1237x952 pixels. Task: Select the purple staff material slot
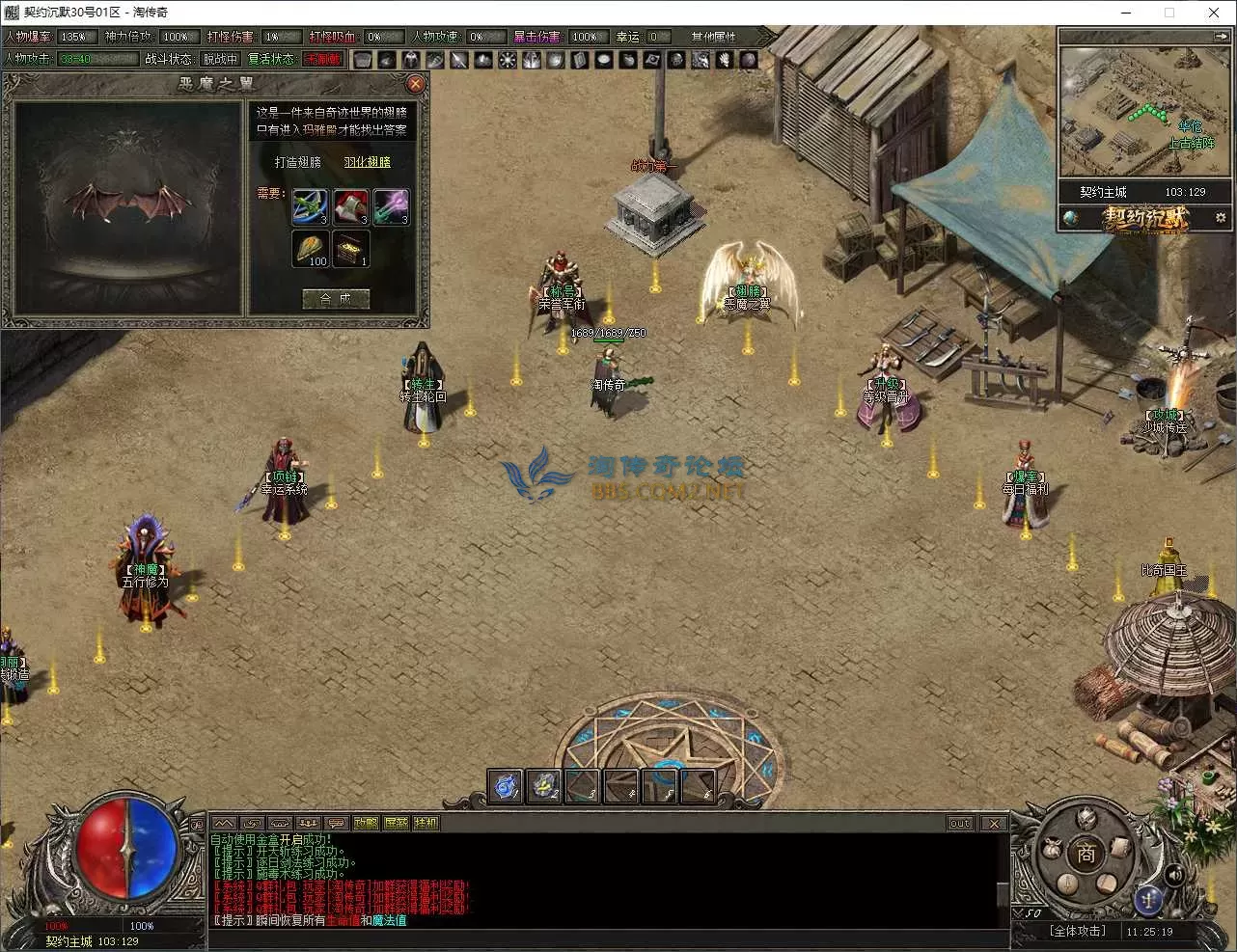pyautogui.click(x=391, y=207)
